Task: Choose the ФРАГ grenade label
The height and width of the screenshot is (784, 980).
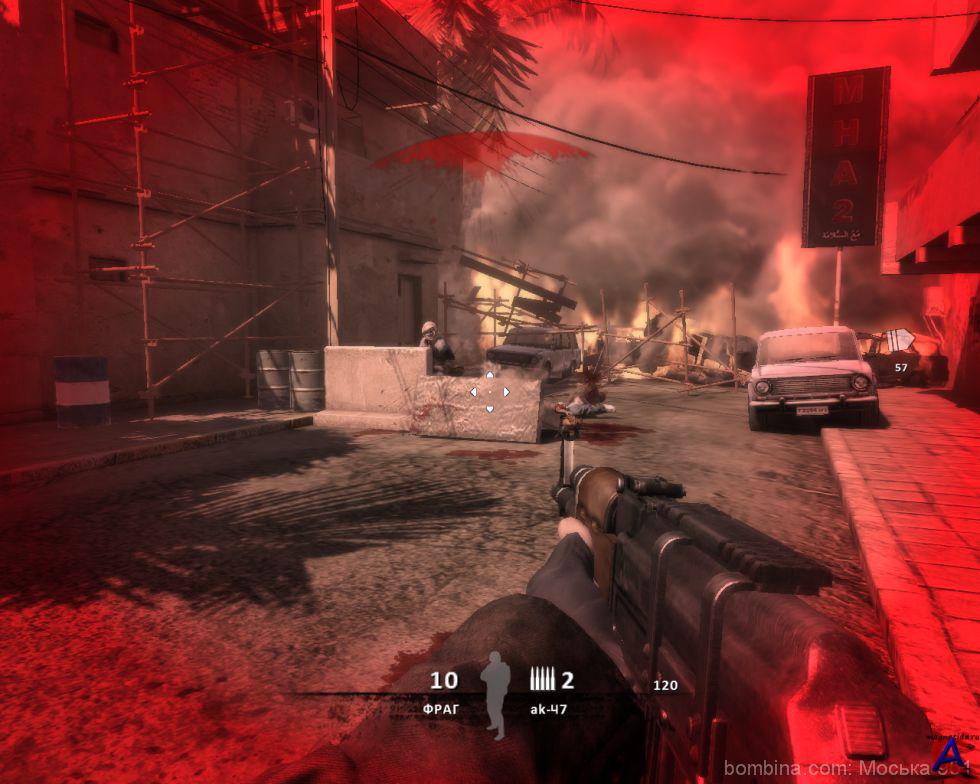Action: point(440,708)
